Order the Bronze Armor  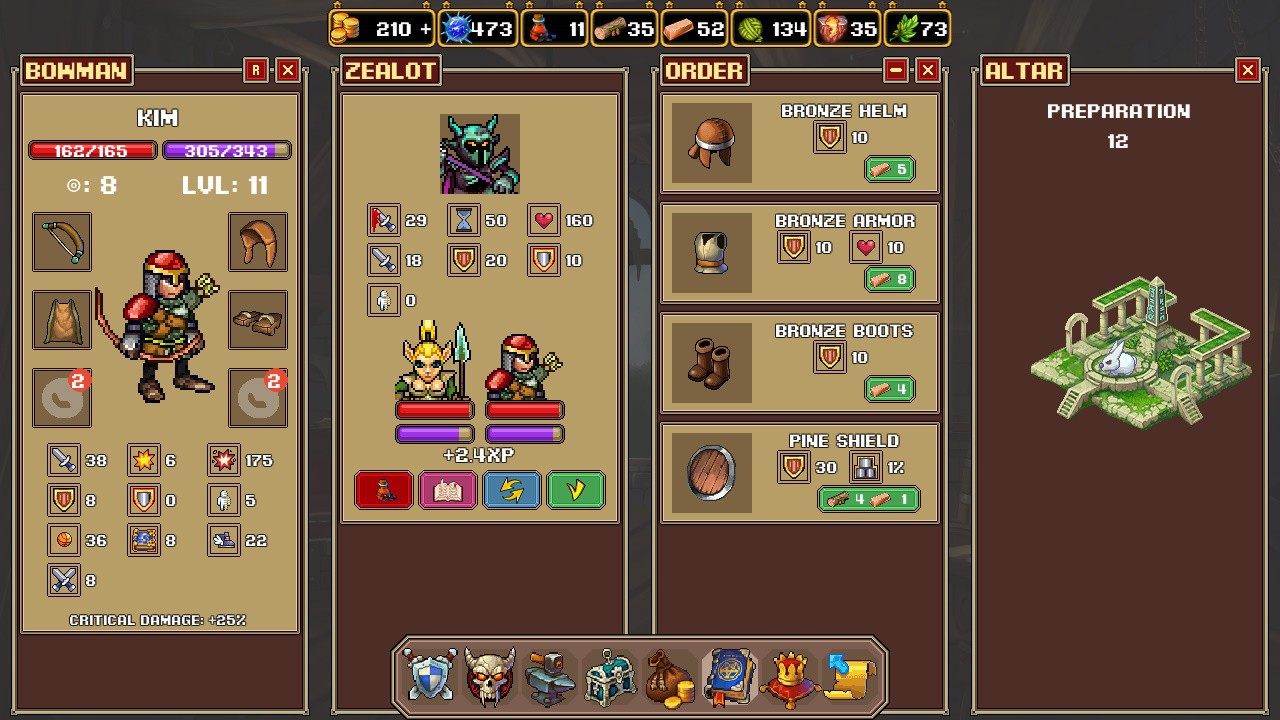[889, 279]
